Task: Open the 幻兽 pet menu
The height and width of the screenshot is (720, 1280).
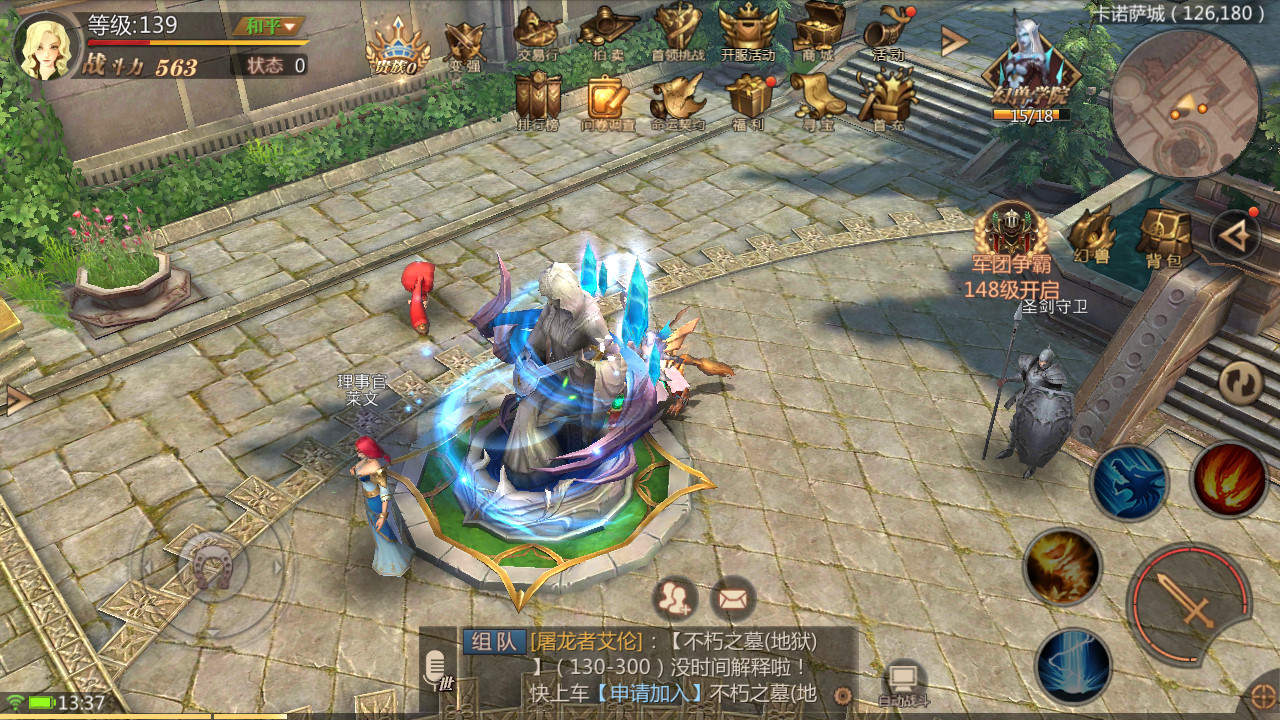Action: pos(1092,236)
